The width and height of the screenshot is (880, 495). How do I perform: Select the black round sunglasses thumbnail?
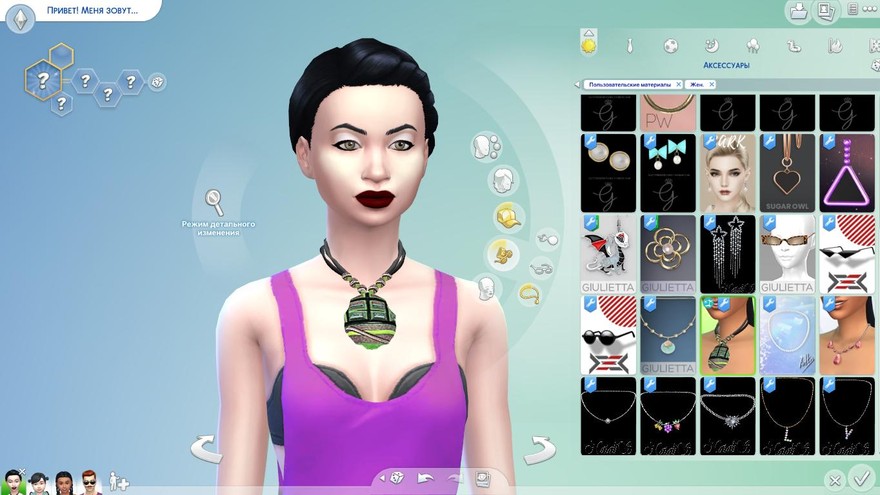(x=608, y=333)
